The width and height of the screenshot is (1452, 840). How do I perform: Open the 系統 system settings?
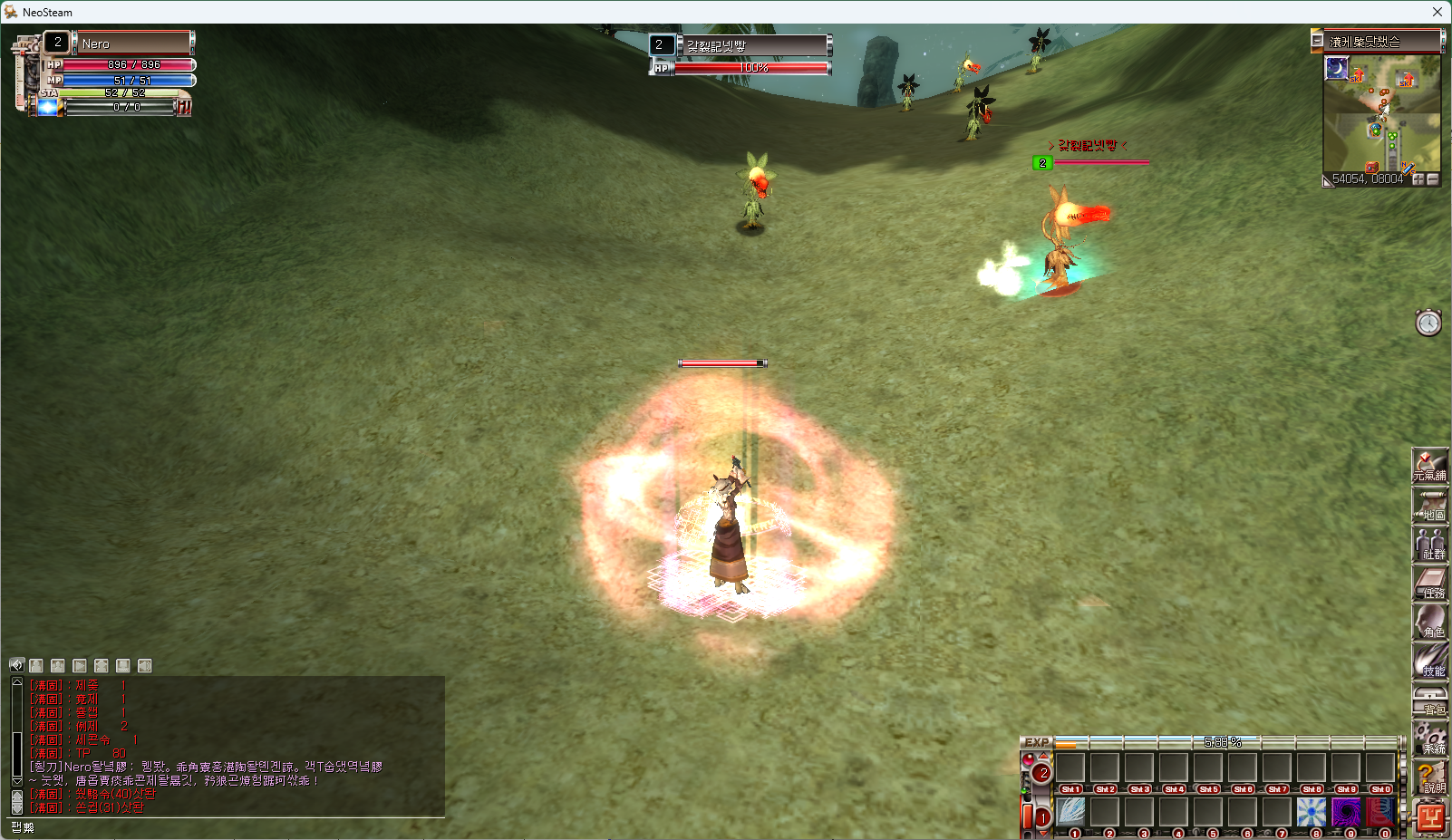pyautogui.click(x=1429, y=739)
